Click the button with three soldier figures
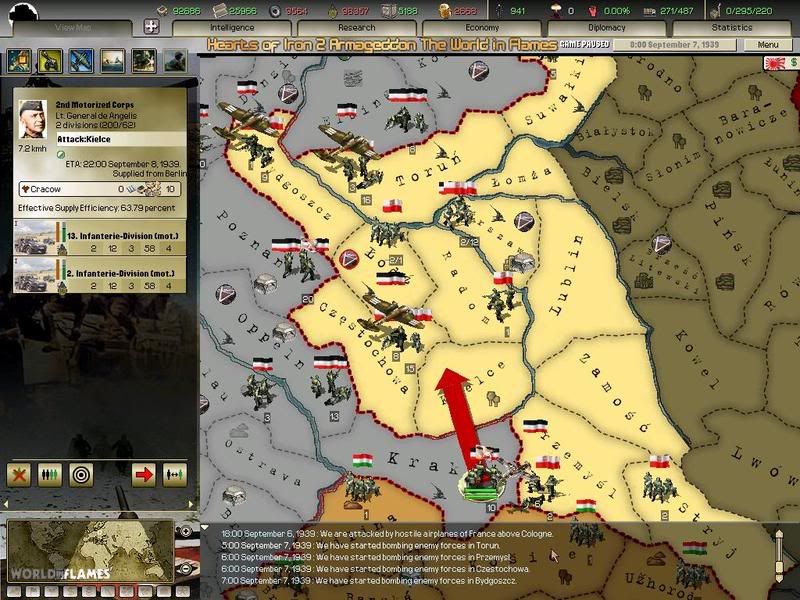The height and width of the screenshot is (600, 800). pyautogui.click(x=50, y=474)
